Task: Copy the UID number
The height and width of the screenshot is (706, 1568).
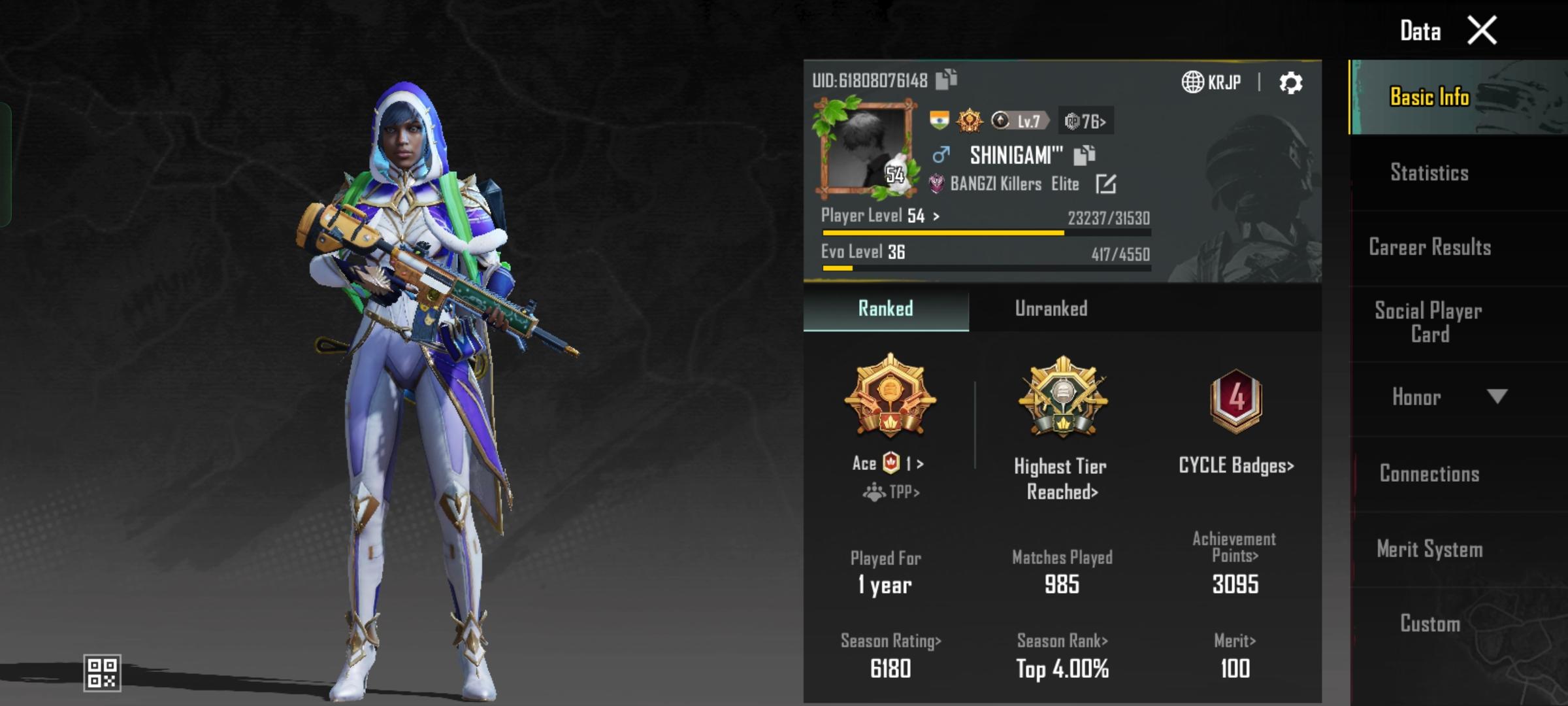Action: [x=946, y=80]
